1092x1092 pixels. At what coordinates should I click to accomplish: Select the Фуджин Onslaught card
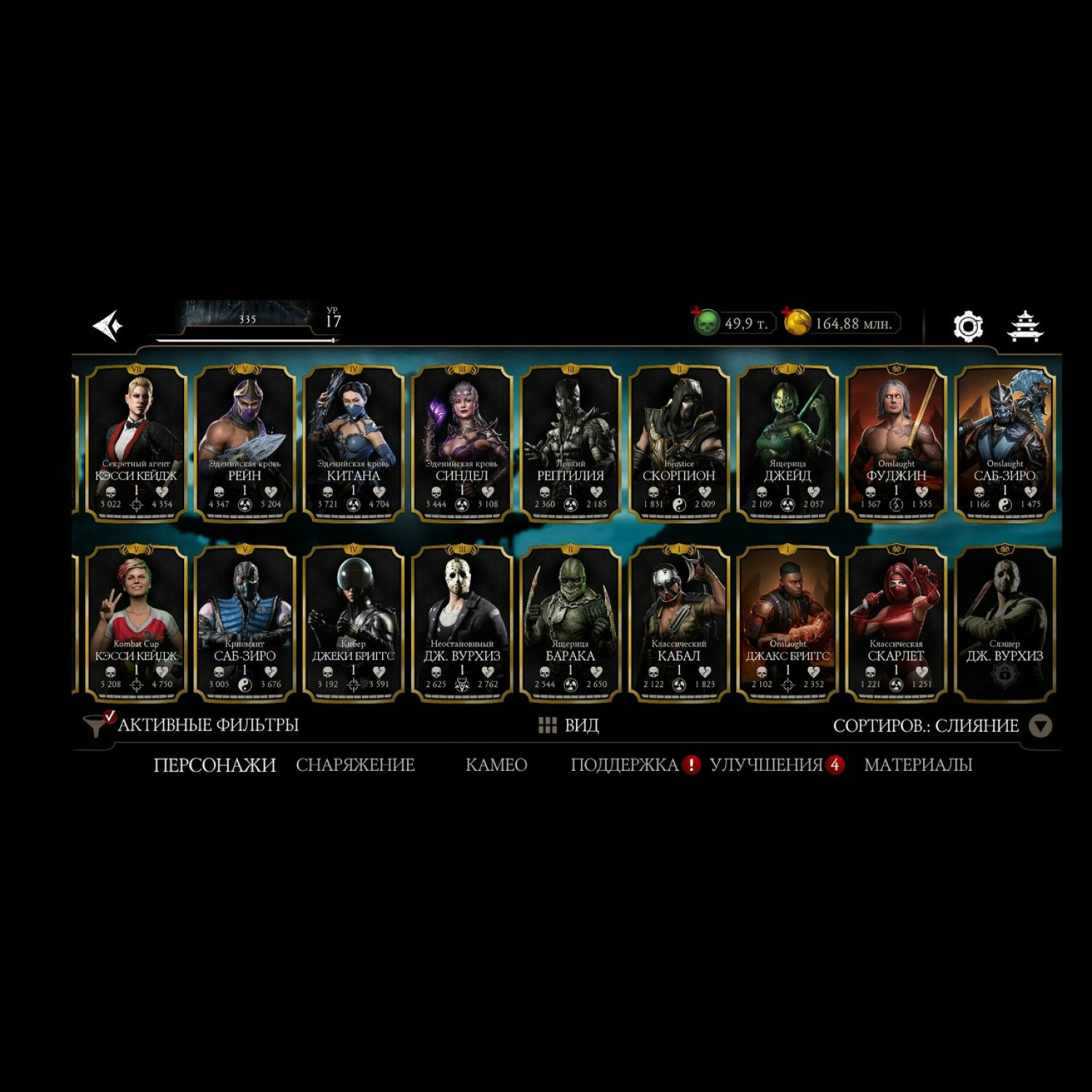point(896,443)
